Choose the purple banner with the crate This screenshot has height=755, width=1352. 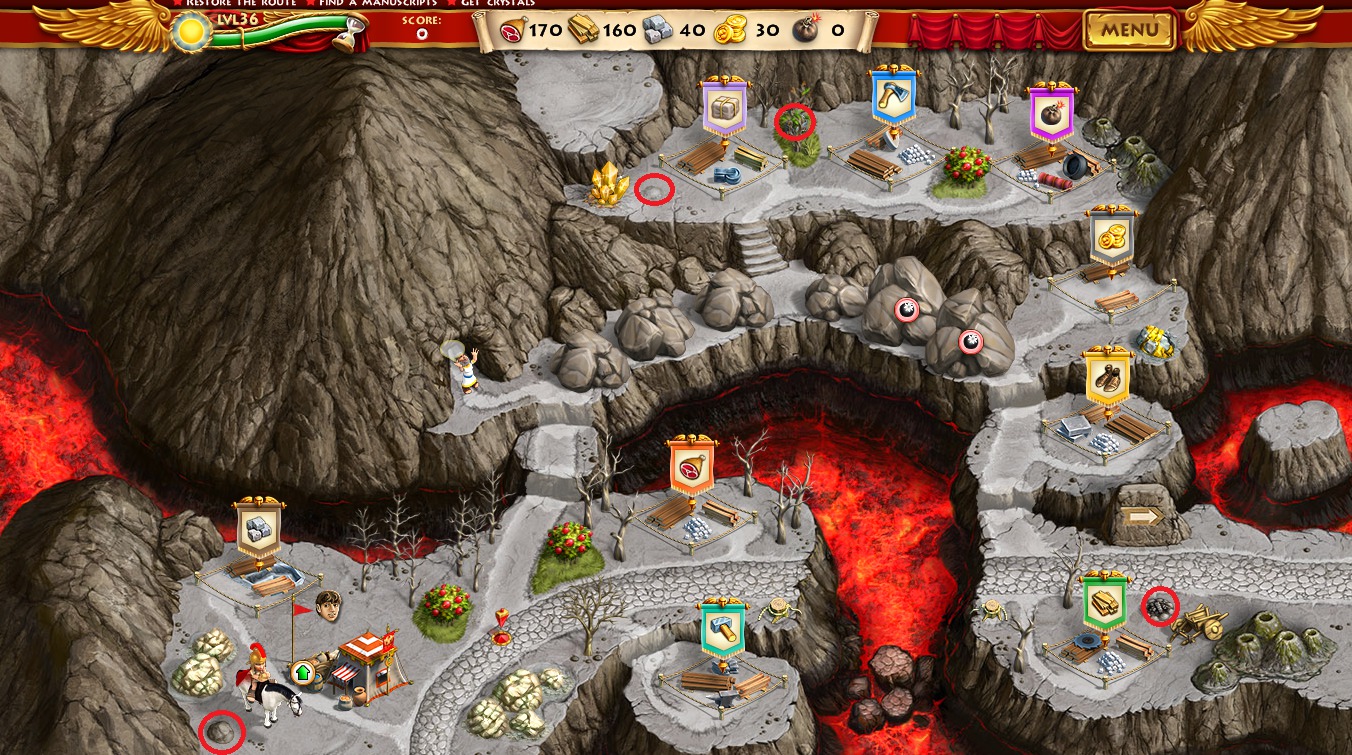click(725, 109)
